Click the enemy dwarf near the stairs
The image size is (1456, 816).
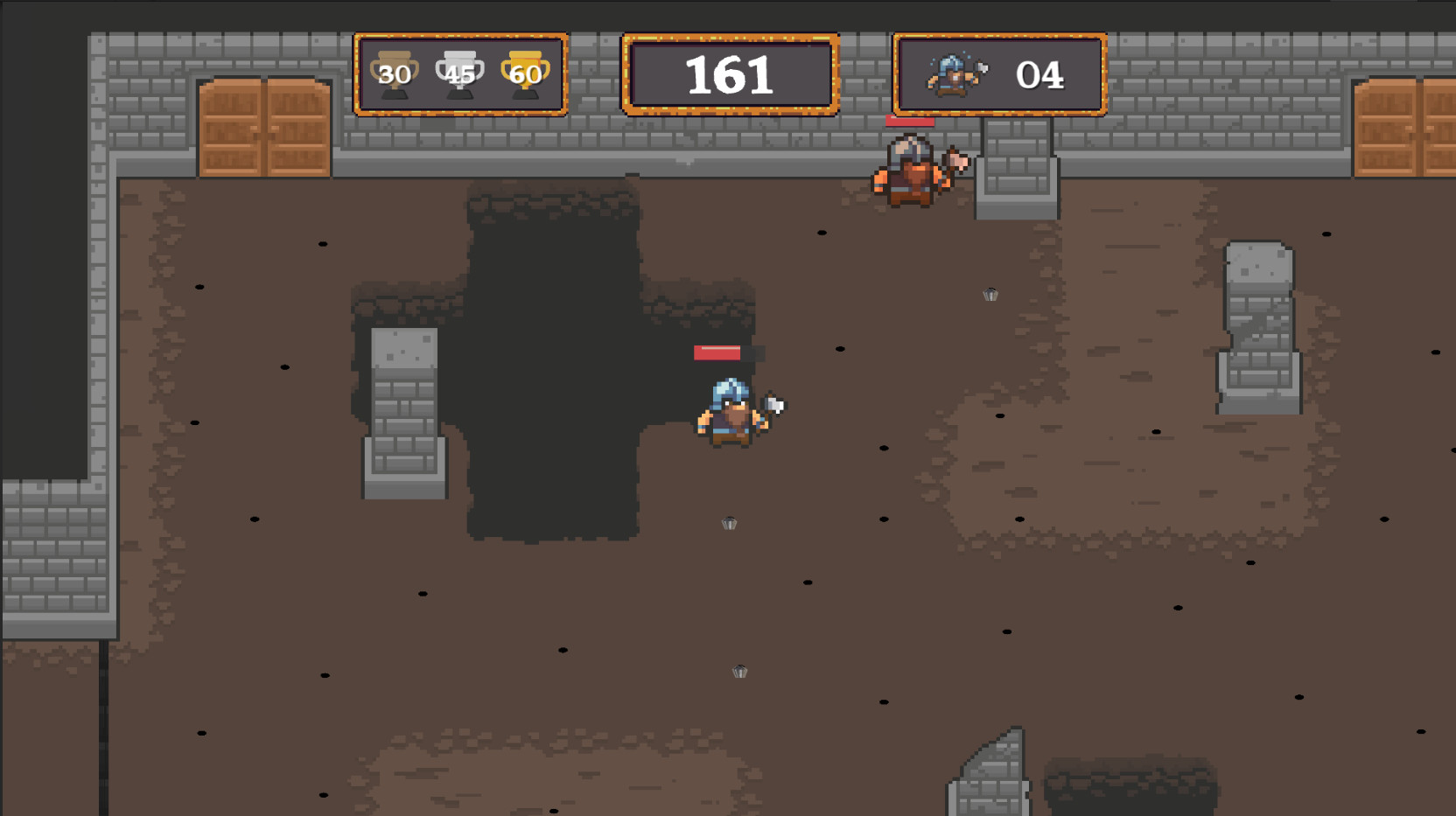click(907, 173)
